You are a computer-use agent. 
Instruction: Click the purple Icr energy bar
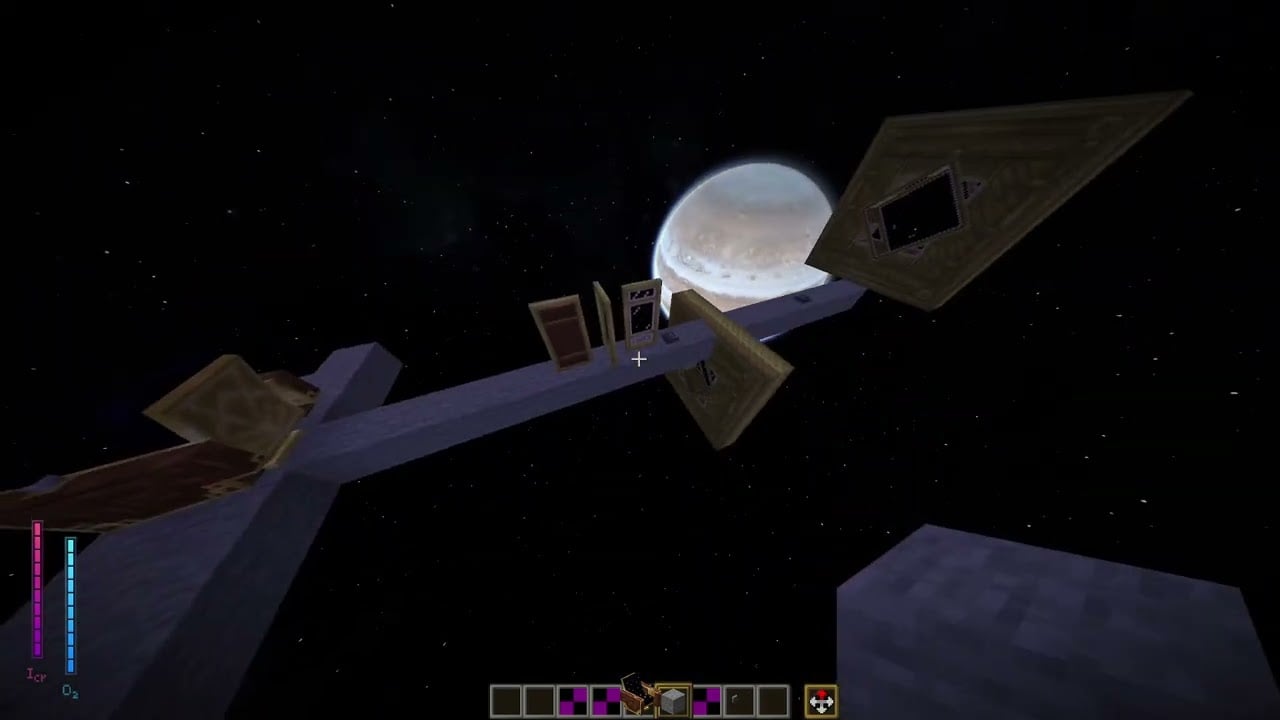[37, 590]
